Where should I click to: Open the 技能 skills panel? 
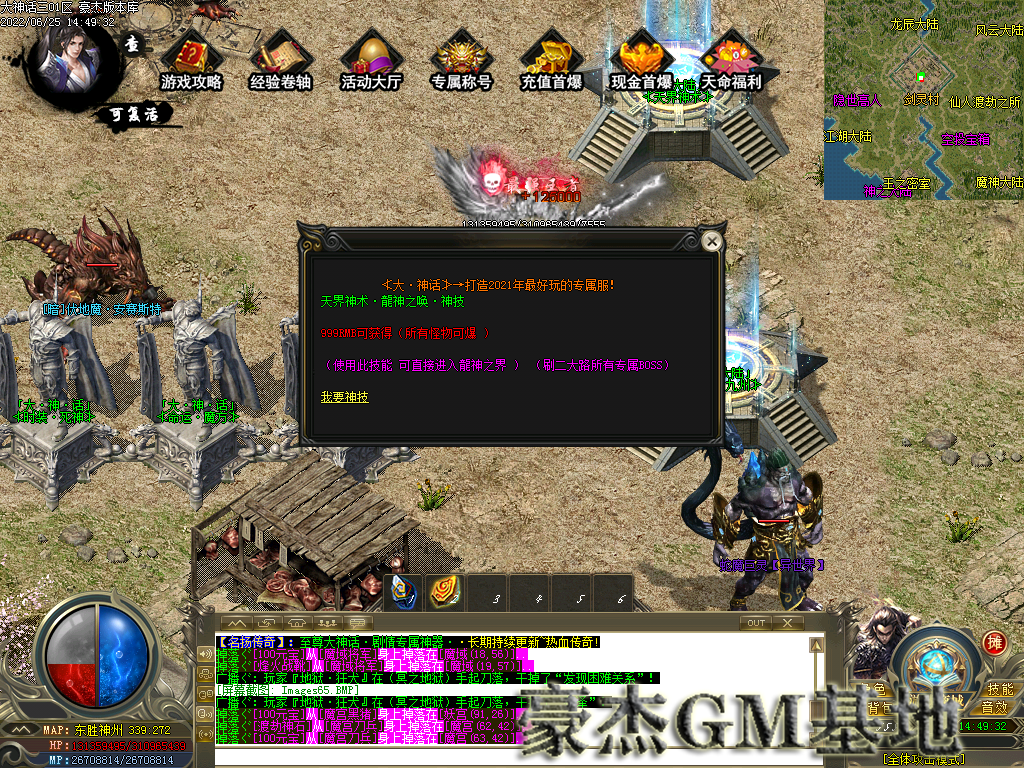tap(1000, 689)
